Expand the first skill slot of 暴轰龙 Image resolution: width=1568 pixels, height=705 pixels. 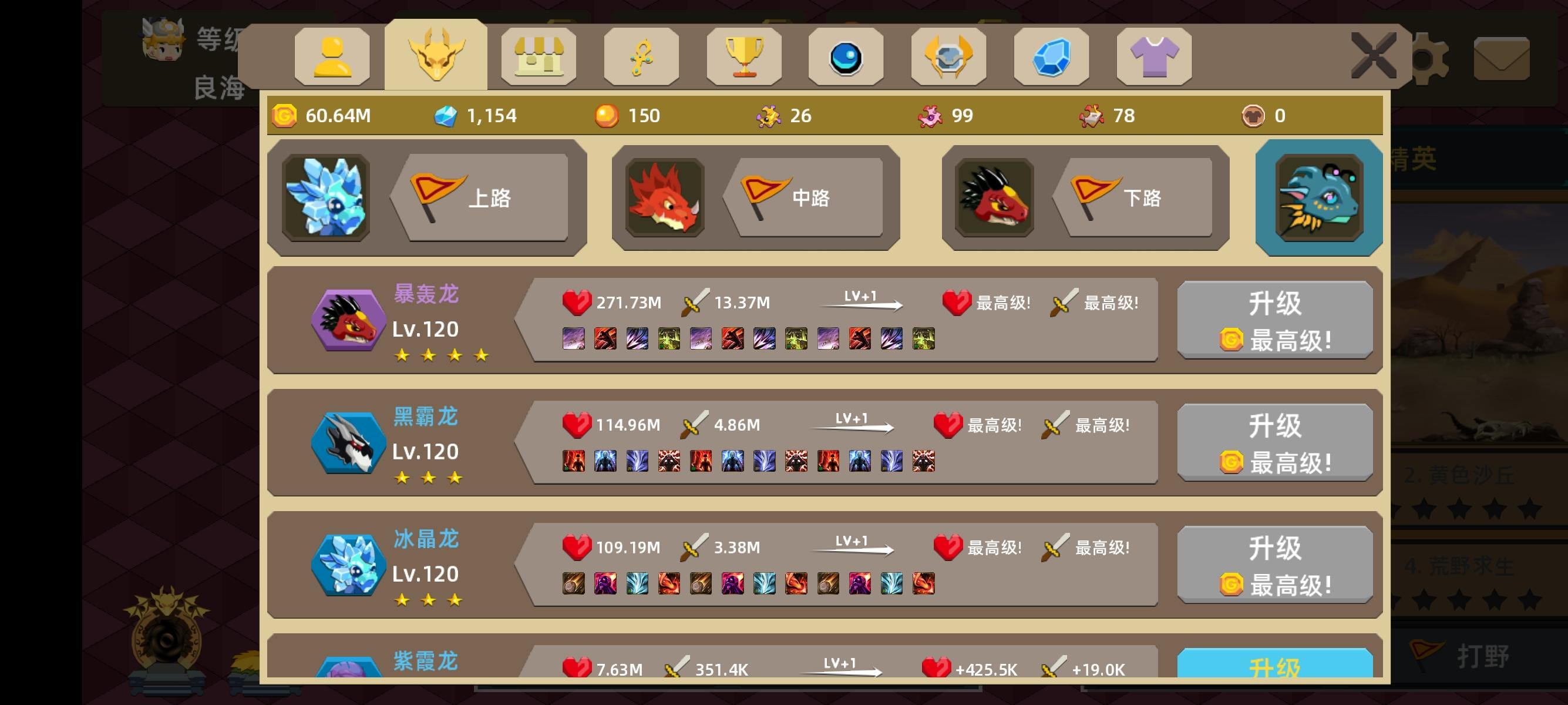(573, 338)
